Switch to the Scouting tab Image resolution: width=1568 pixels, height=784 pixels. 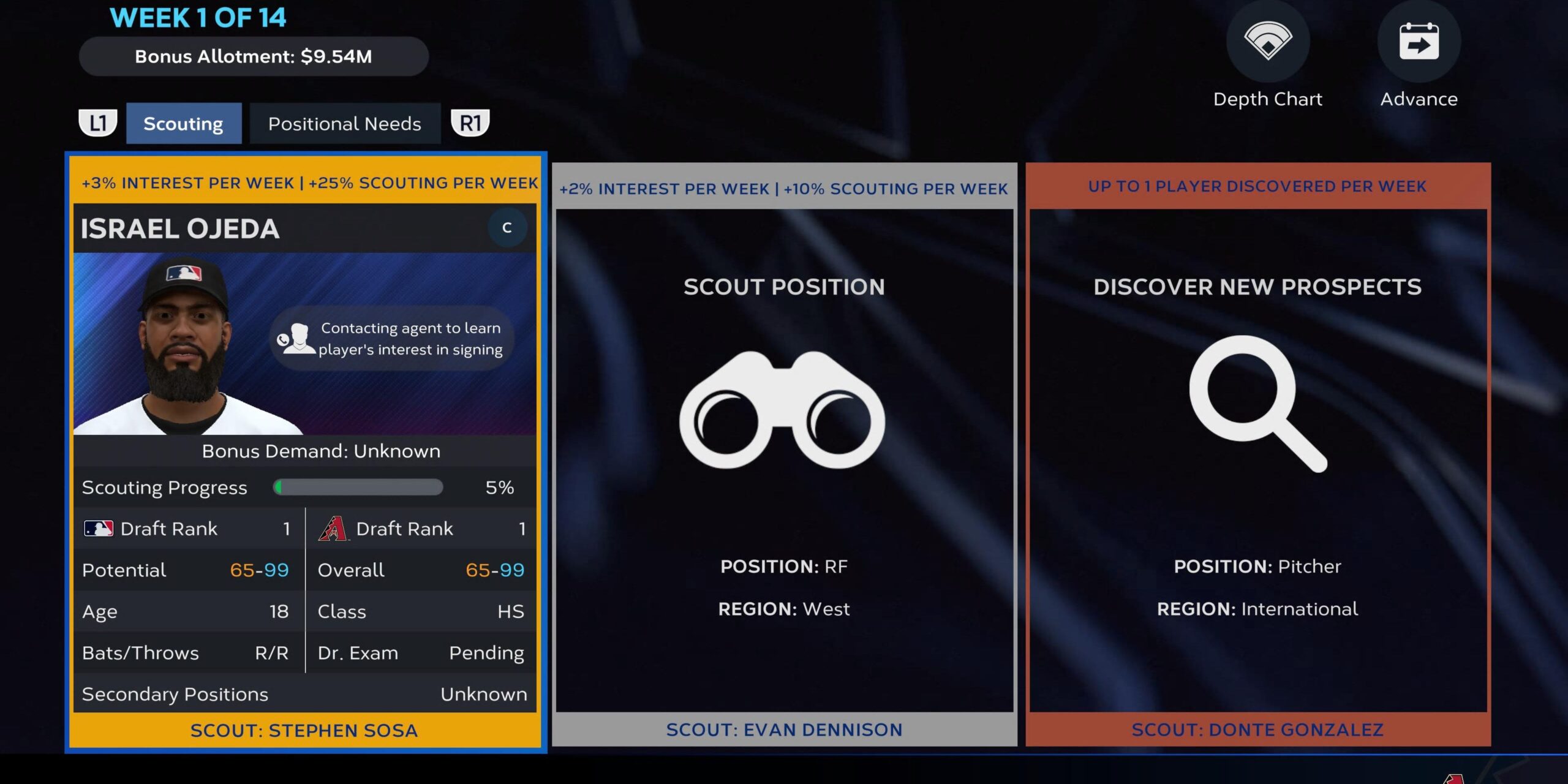[183, 124]
